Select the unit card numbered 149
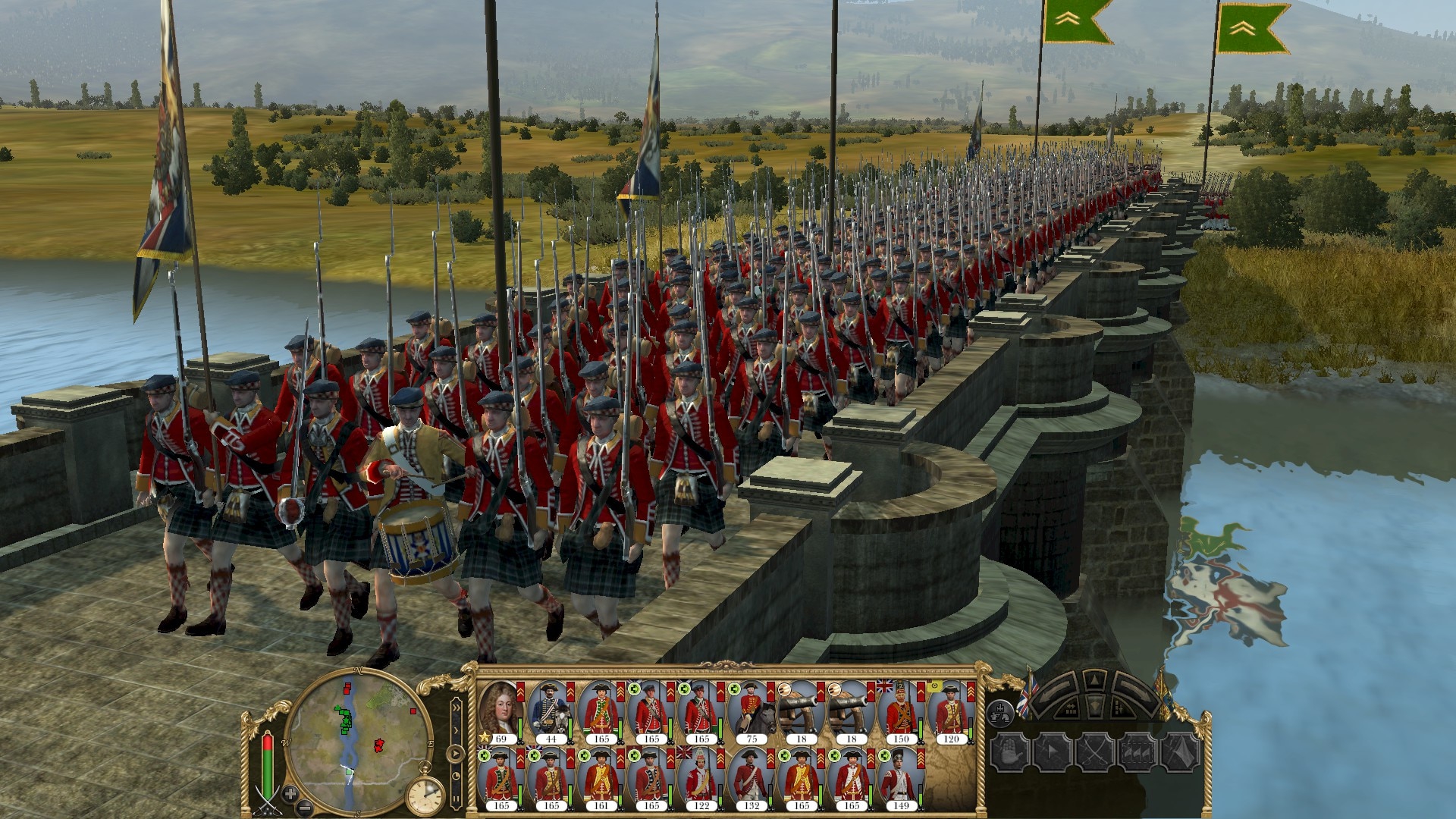The width and height of the screenshot is (1456, 819). (901, 778)
